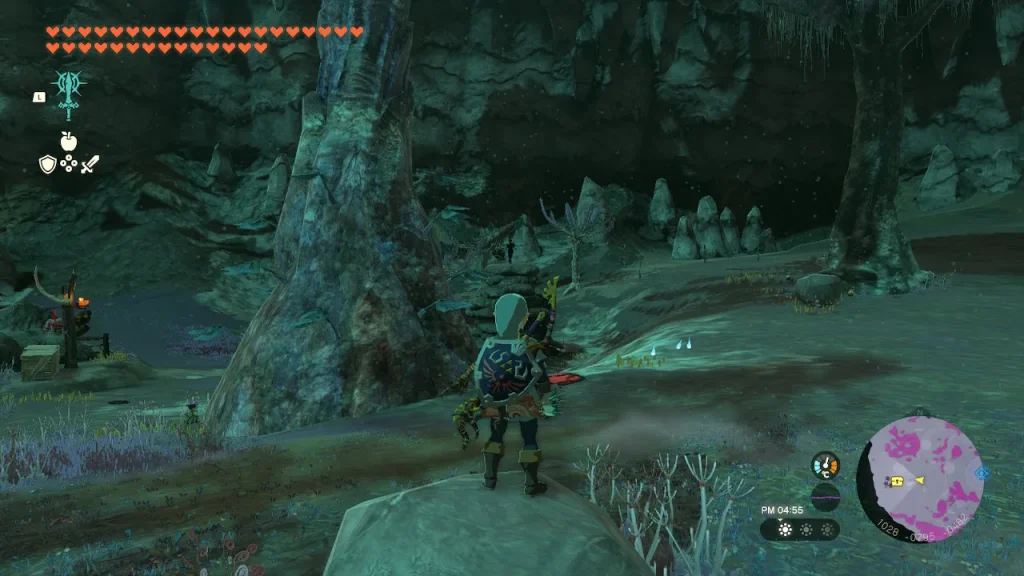This screenshot has width=1024, height=576.
Task: Open the shield quick-select icon
Action: (x=47, y=164)
